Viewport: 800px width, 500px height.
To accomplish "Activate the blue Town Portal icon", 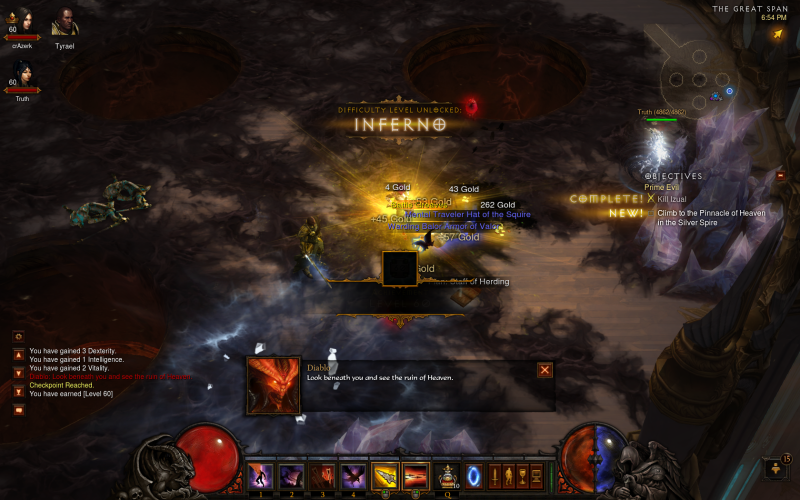I will click(474, 475).
